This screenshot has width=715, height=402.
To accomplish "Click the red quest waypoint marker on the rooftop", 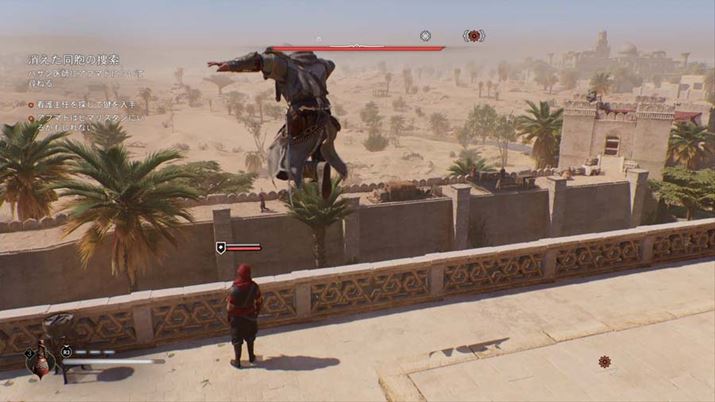I will [x=604, y=361].
